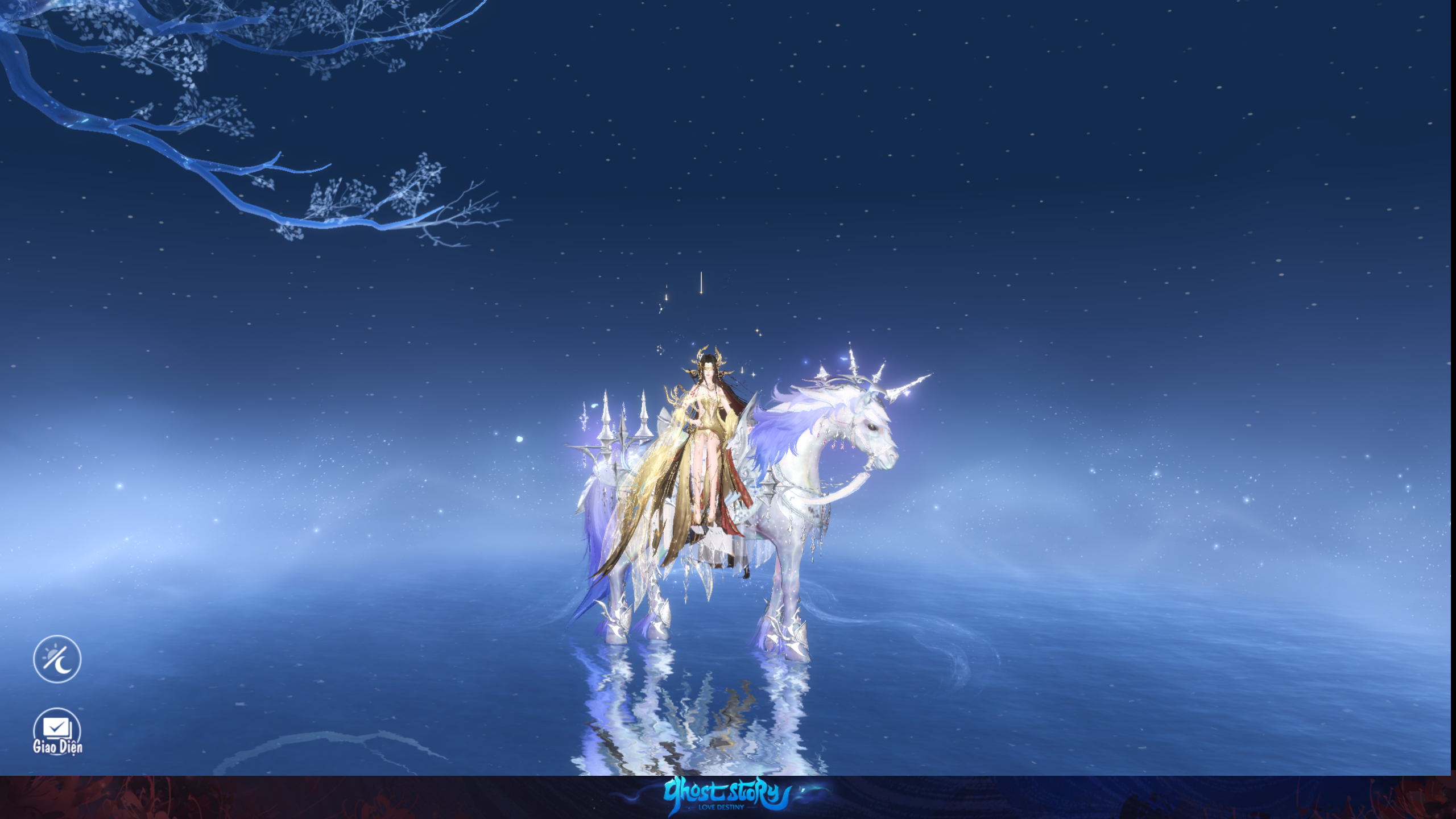Click the sun symbol inside the toggle circle

coord(51,654)
